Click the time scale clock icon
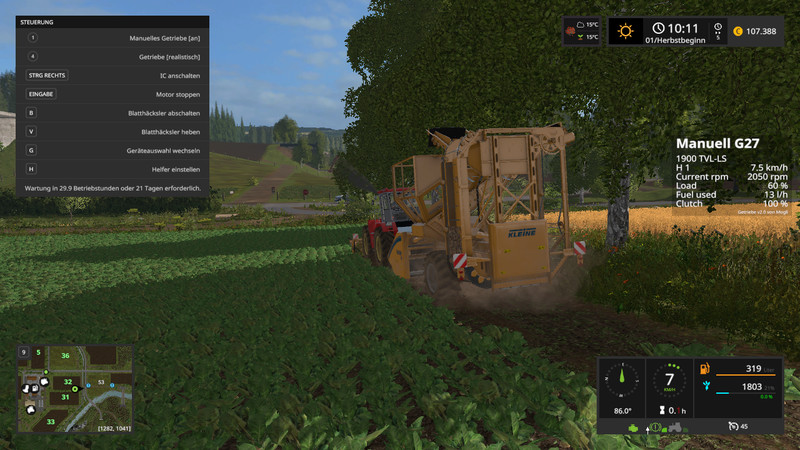 pyautogui.click(x=658, y=29)
